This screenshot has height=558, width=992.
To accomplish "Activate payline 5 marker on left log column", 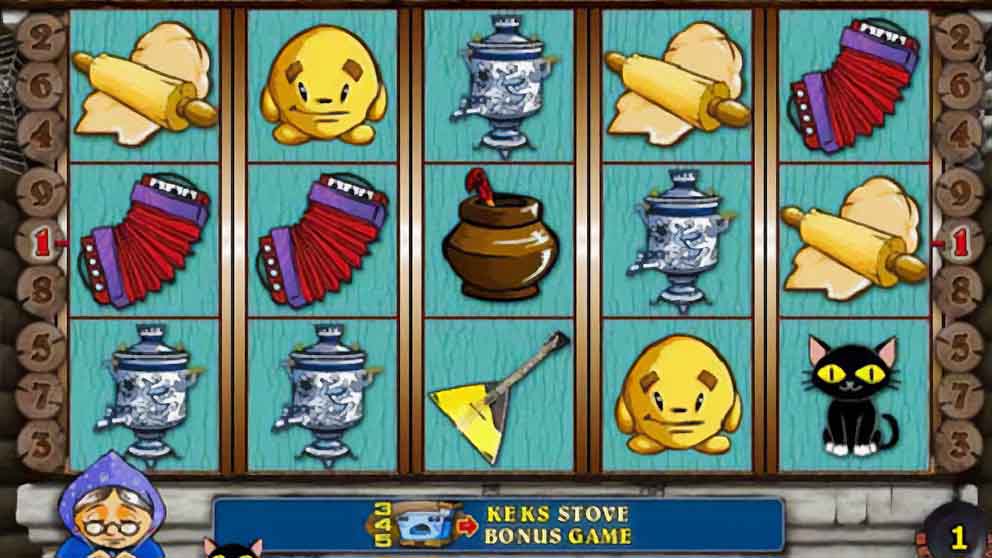I will pos(41,346).
